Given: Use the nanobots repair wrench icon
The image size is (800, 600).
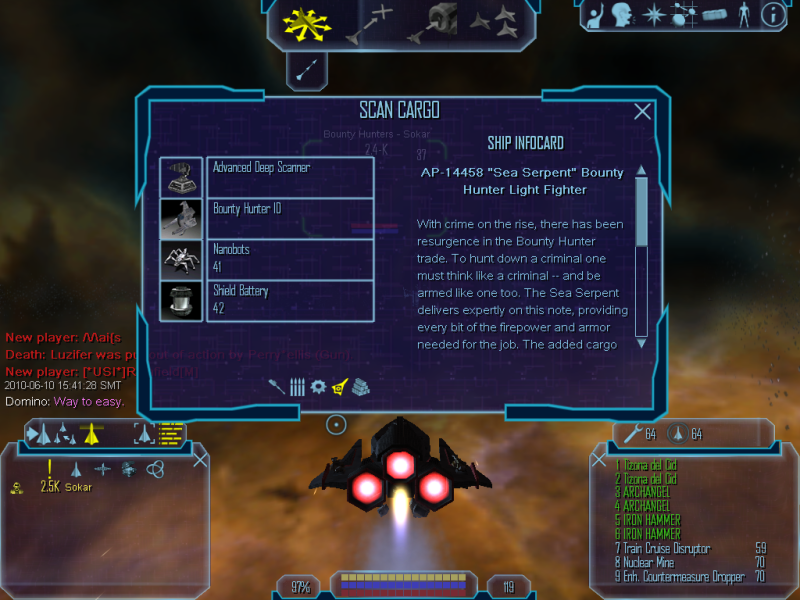Looking at the screenshot, I should click(x=632, y=433).
